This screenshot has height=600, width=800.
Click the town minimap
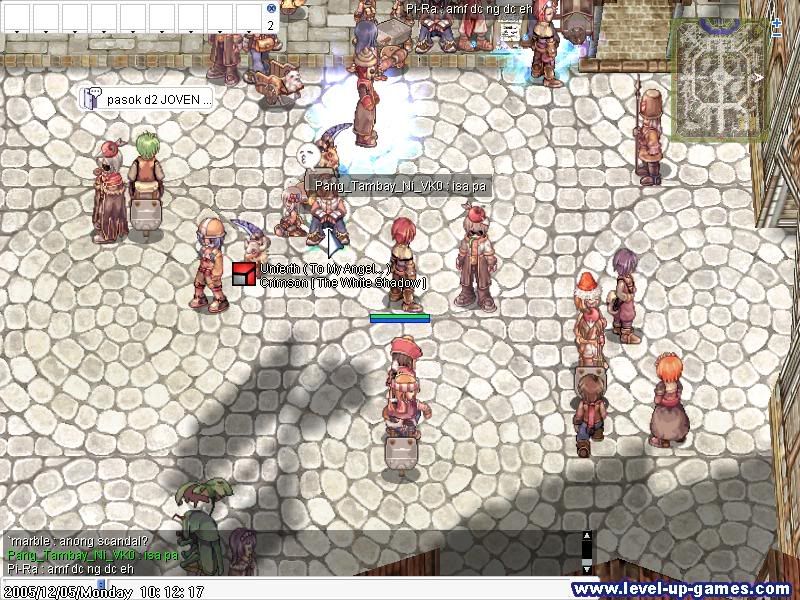pos(719,78)
